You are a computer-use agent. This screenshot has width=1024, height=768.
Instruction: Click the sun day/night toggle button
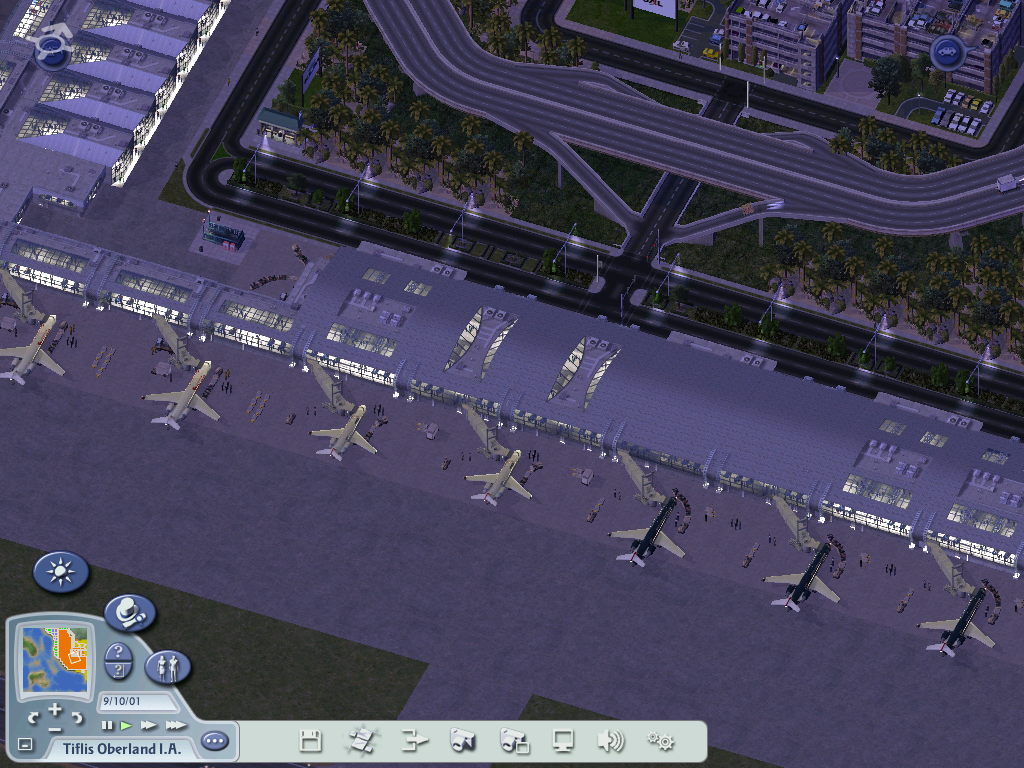pyautogui.click(x=61, y=572)
